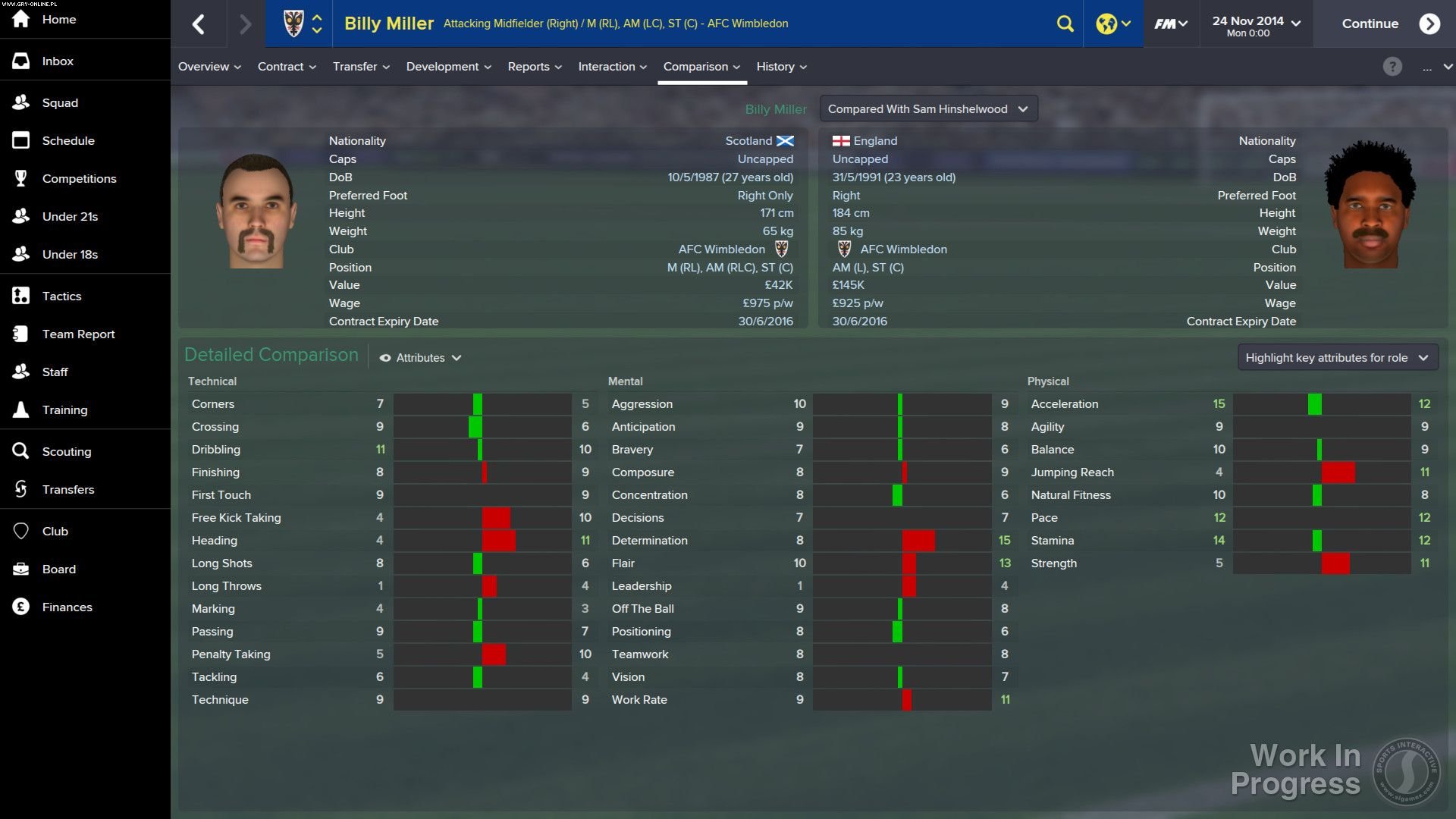Open the Scouting panel

[66, 451]
